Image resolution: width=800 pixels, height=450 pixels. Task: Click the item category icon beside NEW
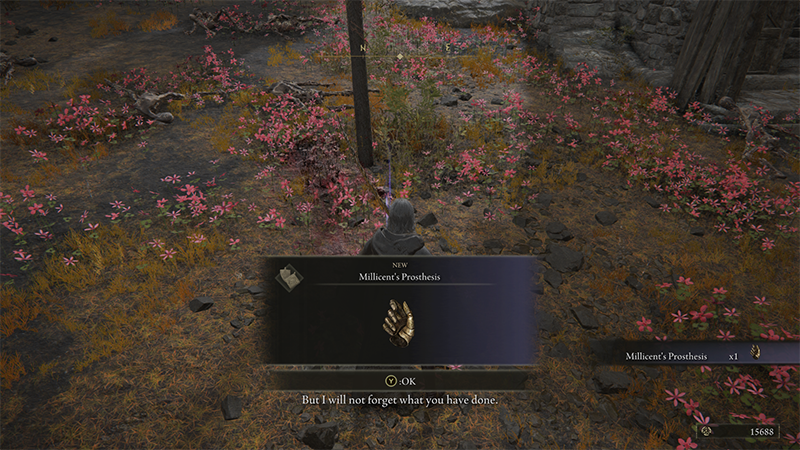pyautogui.click(x=289, y=277)
